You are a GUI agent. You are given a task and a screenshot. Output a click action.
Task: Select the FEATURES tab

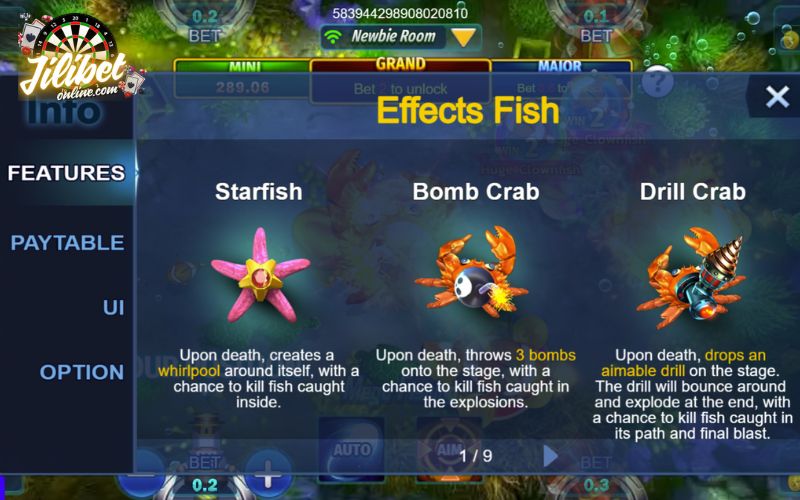[x=66, y=173]
